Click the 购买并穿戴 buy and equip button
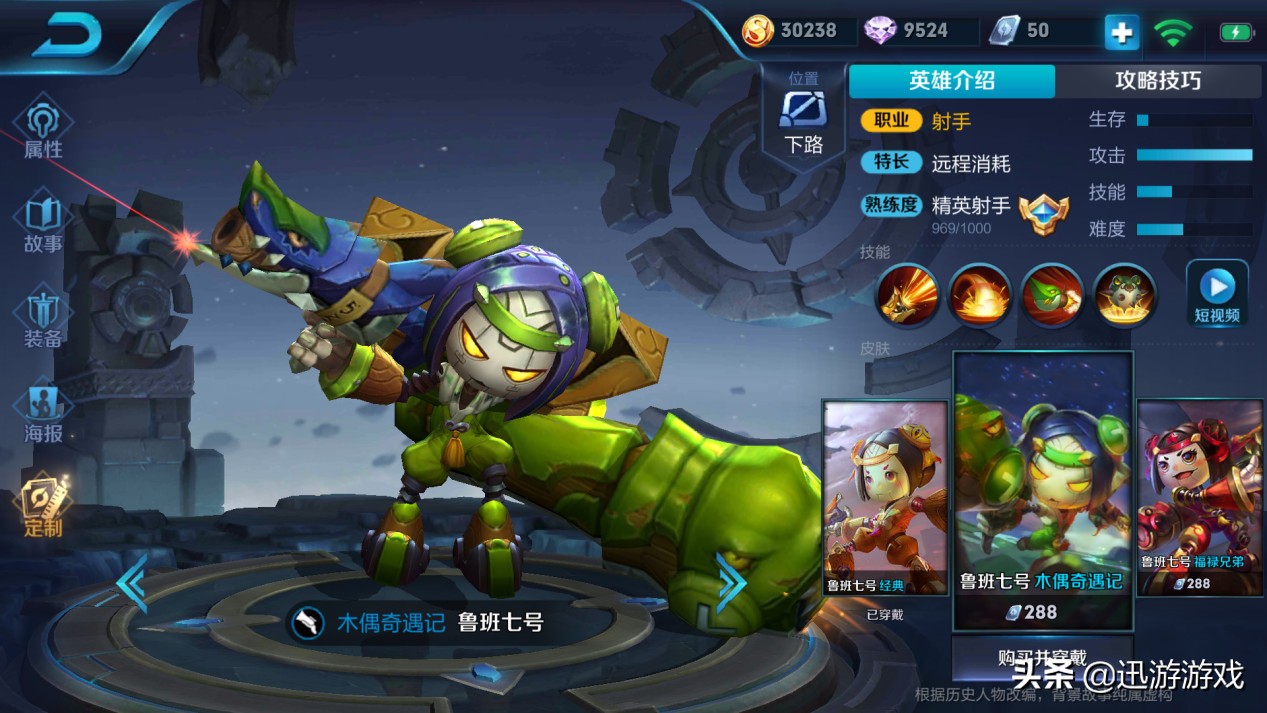 pyautogui.click(x=1042, y=657)
